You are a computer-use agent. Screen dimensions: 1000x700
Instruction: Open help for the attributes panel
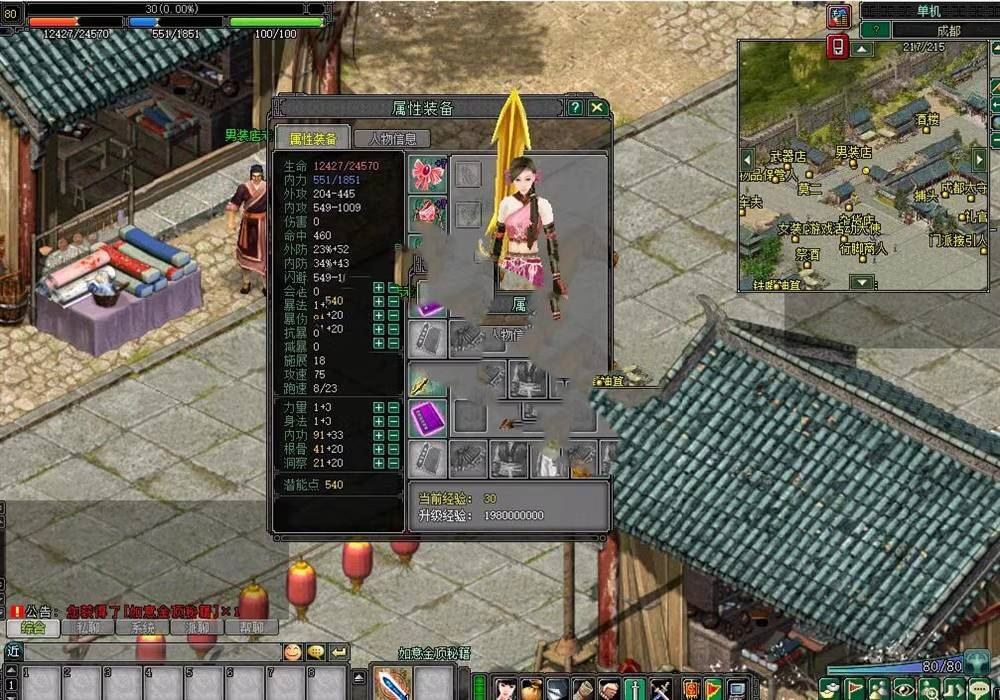point(575,108)
